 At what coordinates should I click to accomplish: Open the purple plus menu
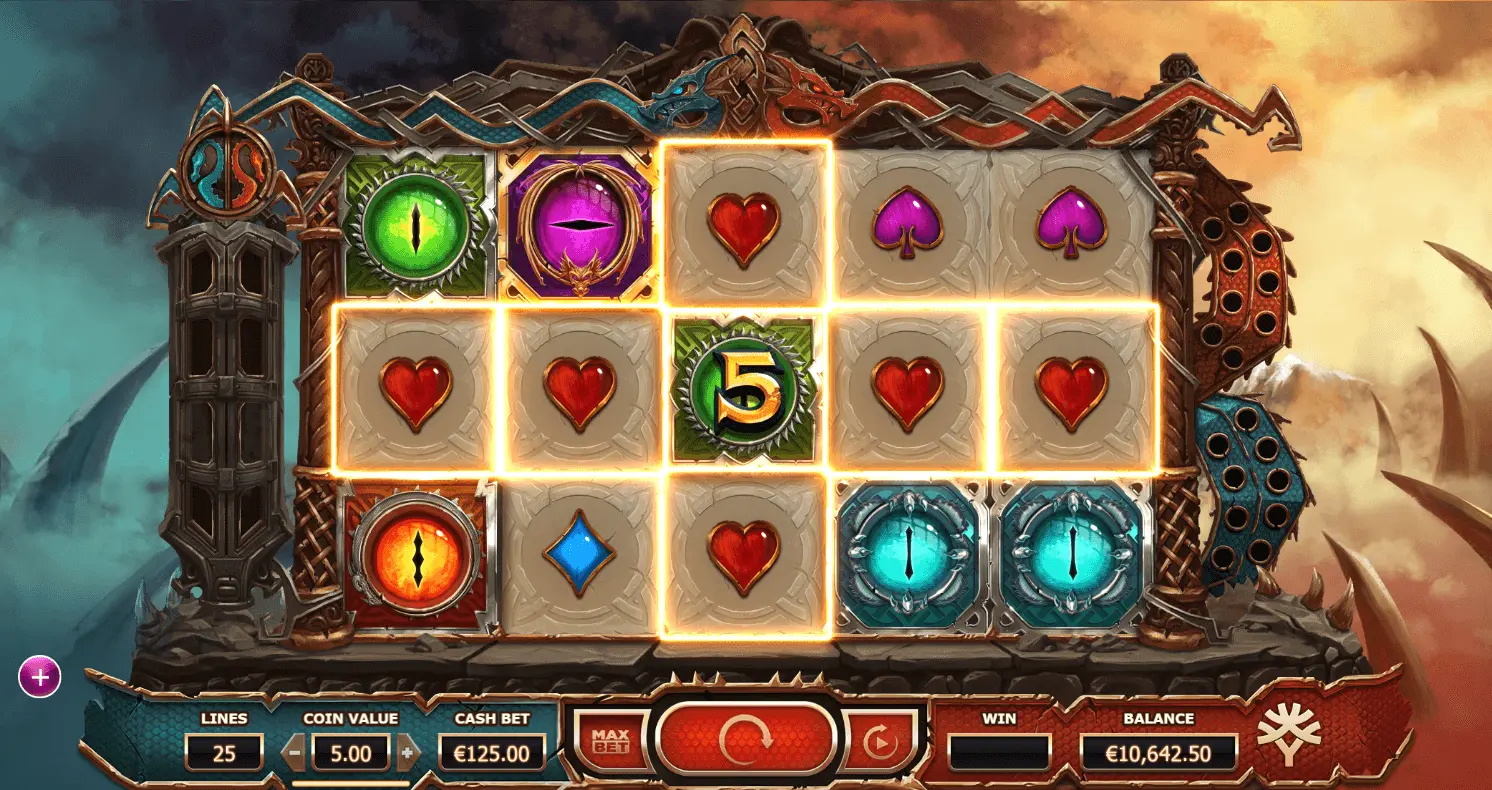(x=40, y=678)
